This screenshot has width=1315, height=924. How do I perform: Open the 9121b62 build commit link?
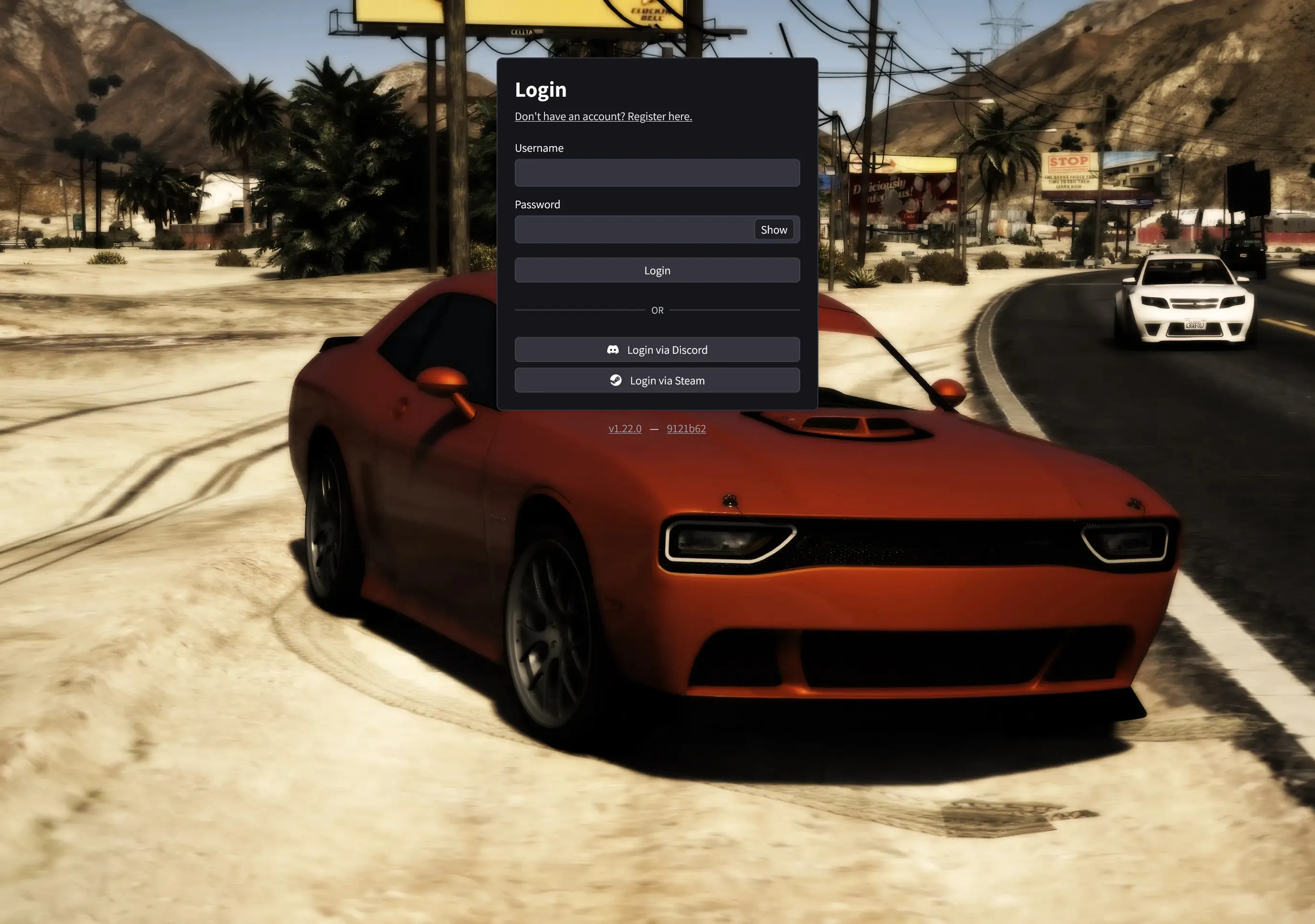pos(686,428)
